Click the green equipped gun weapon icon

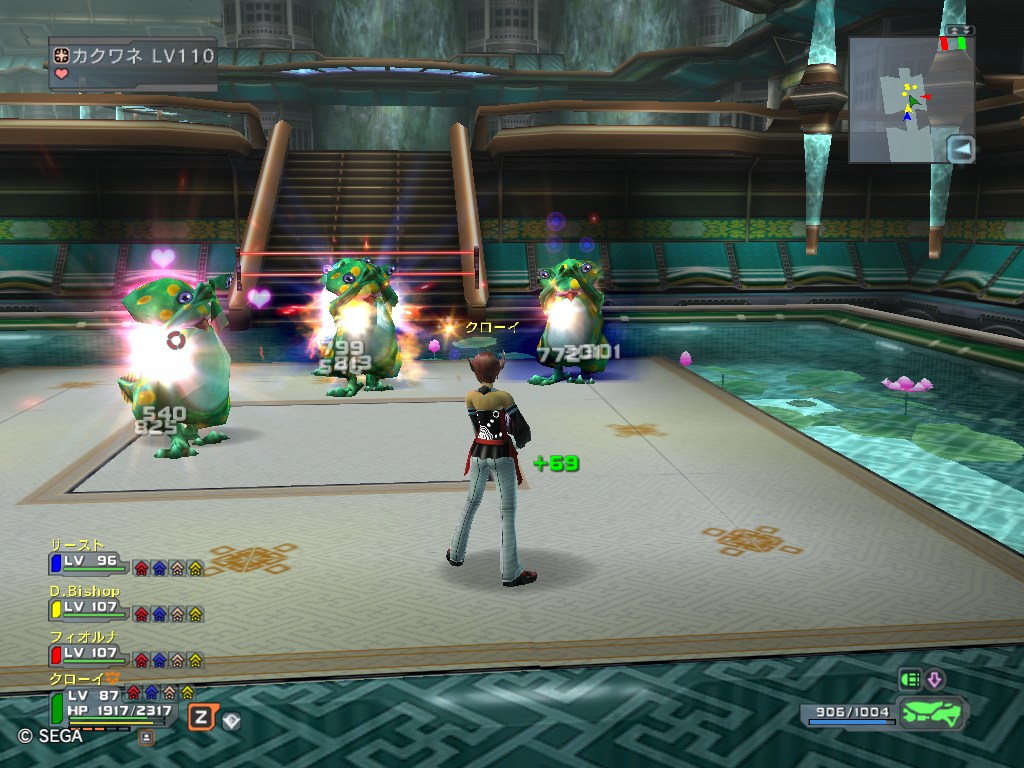930,714
